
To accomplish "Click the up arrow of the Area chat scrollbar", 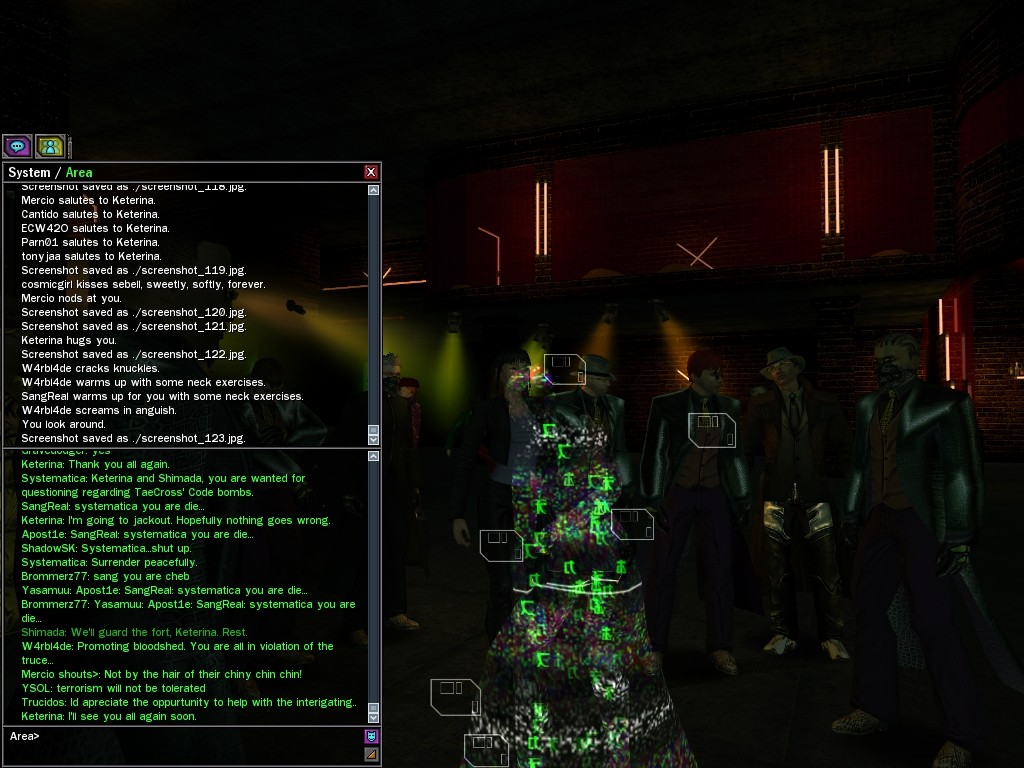I will click(x=374, y=457).
